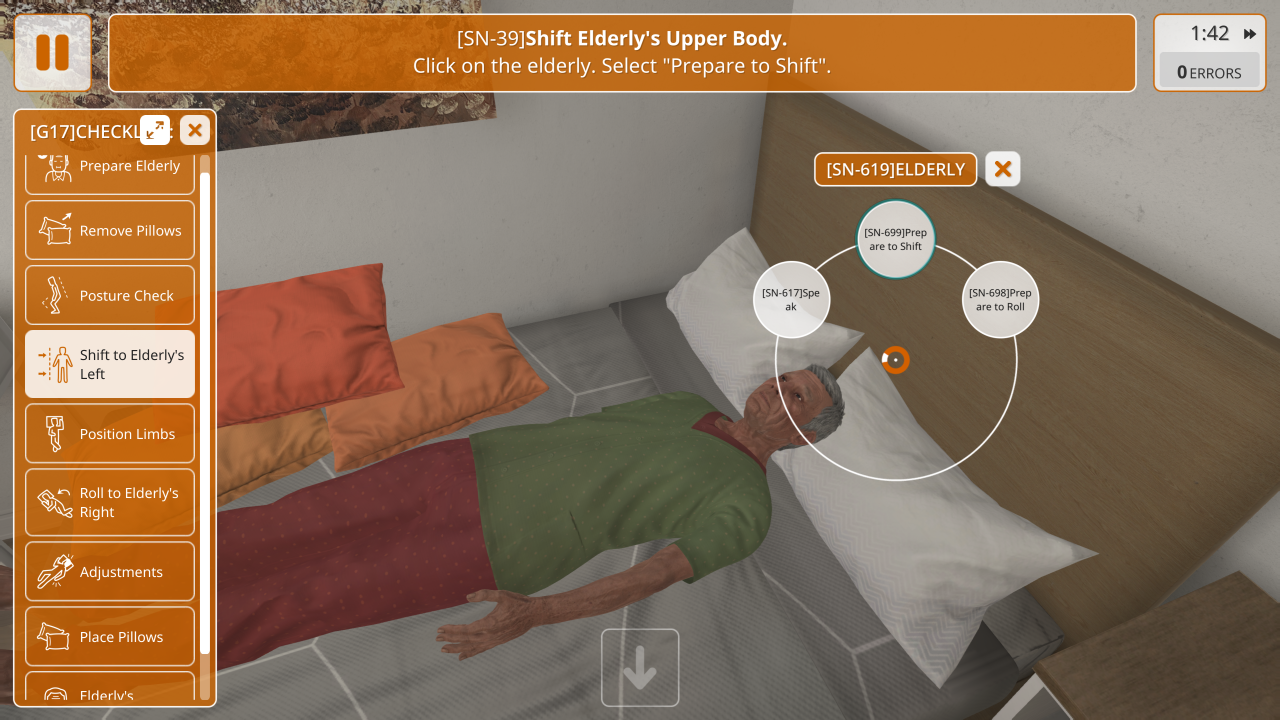
Task: Choose the Posture Check step
Action: (x=110, y=295)
